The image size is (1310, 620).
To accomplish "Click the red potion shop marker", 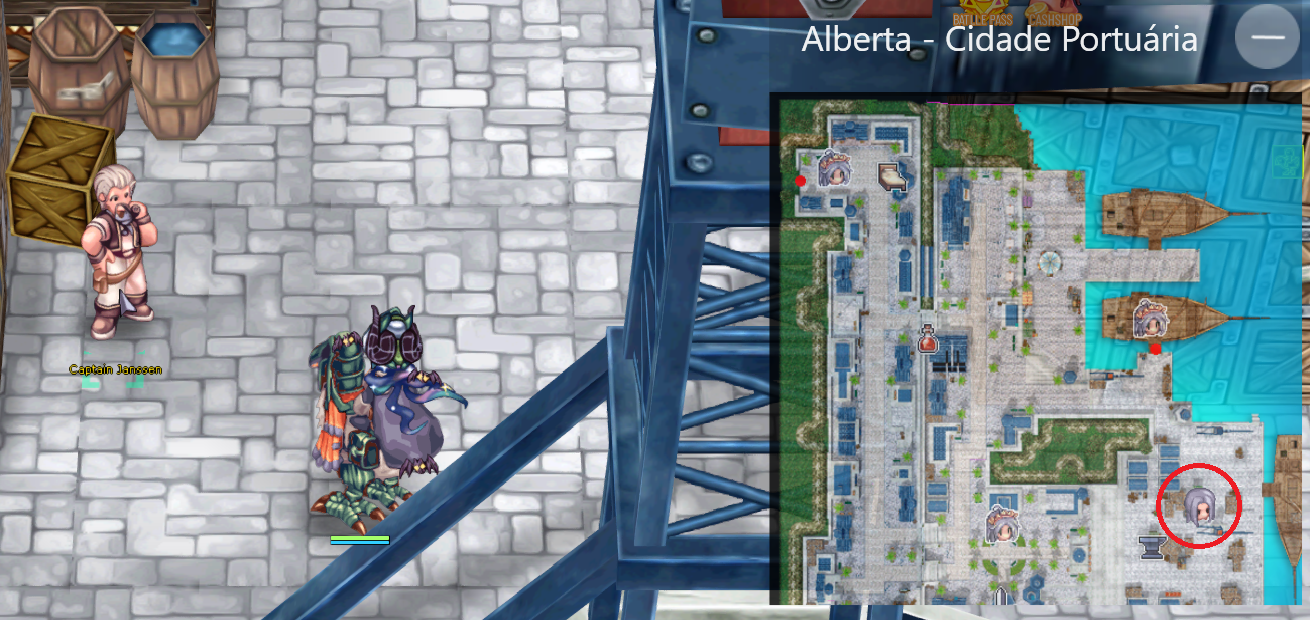I will coord(927,338).
